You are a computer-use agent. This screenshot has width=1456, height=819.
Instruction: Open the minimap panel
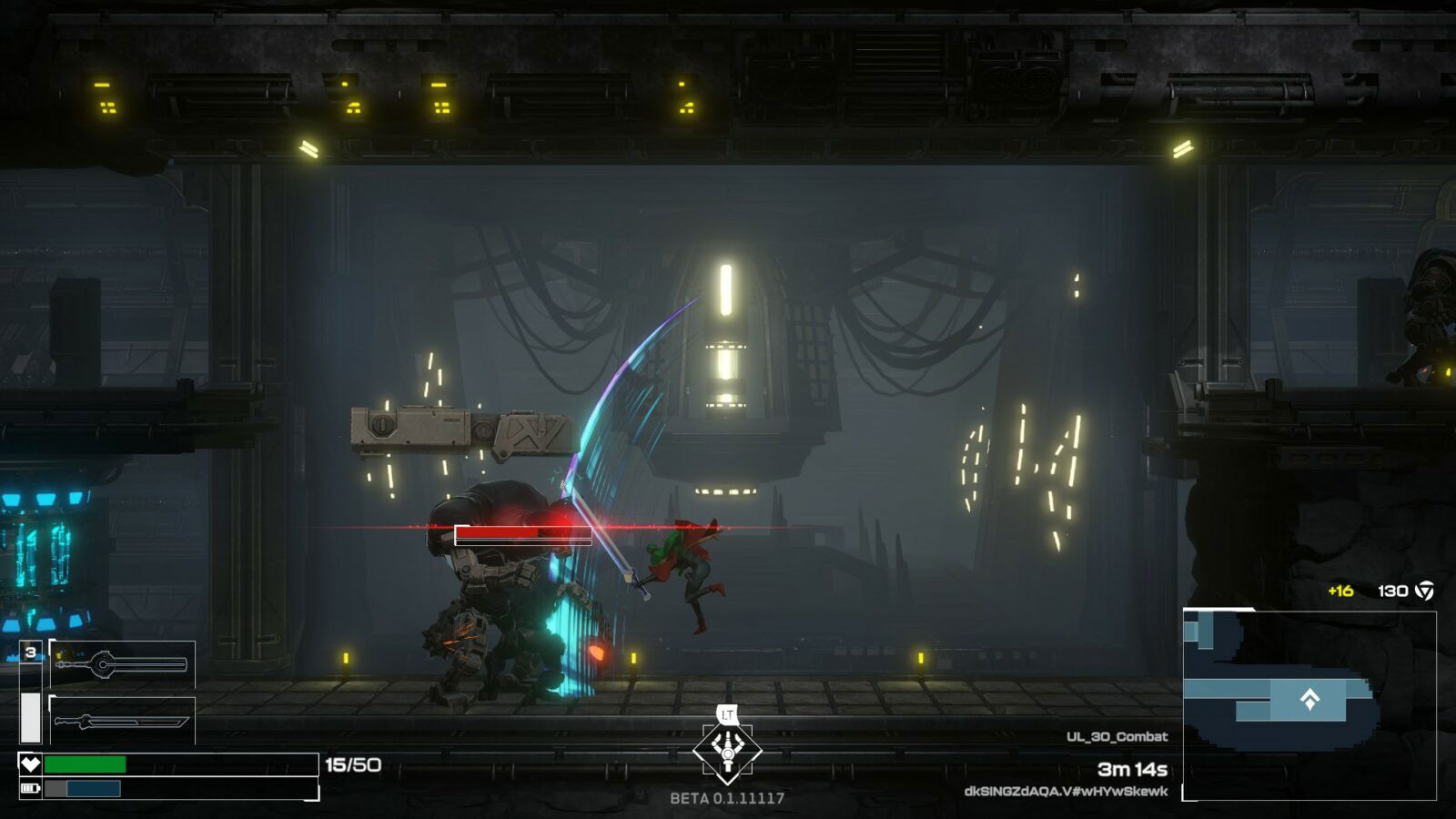(x=1309, y=705)
